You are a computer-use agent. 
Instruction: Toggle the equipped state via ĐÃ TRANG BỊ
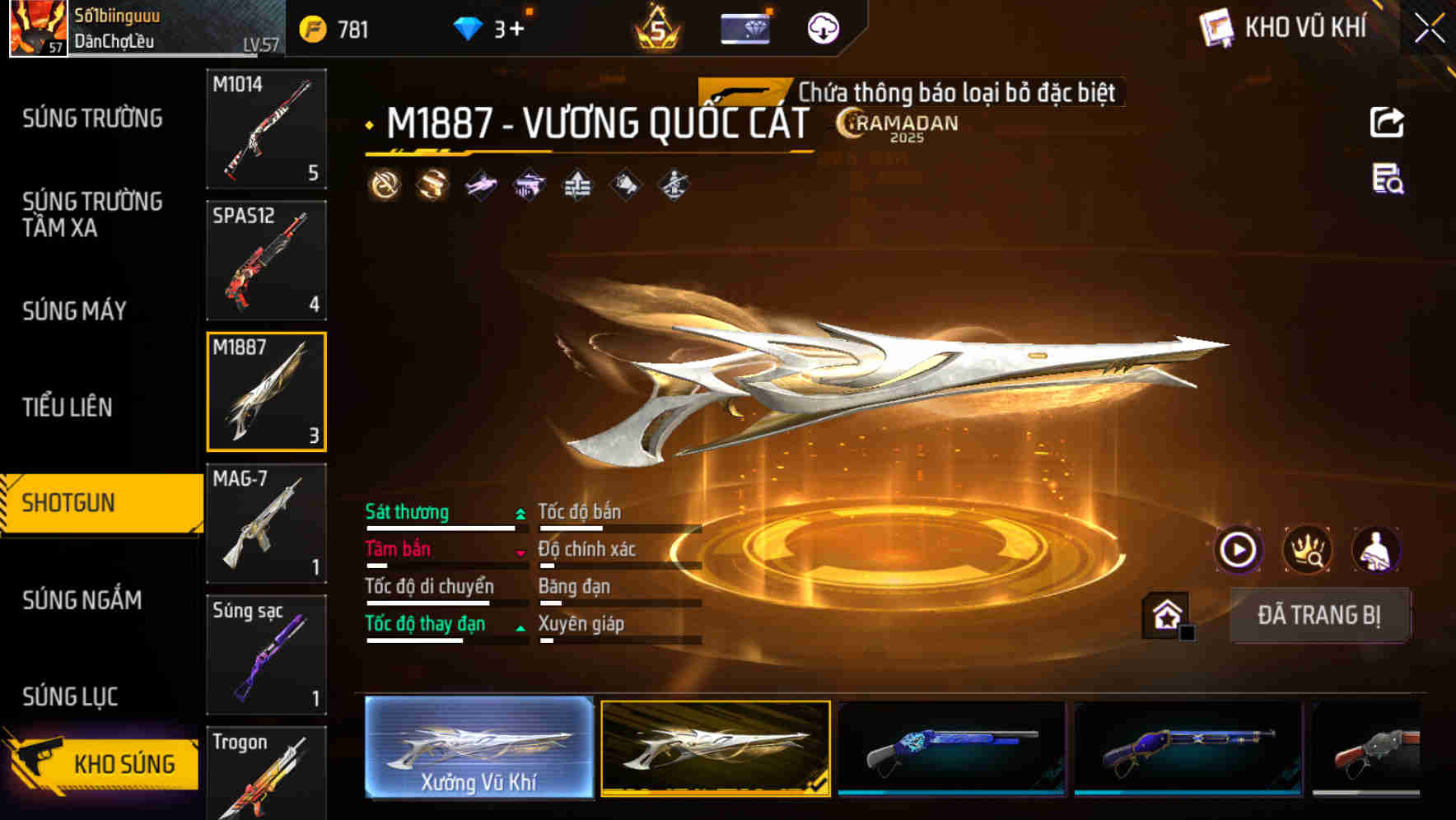pyautogui.click(x=1319, y=614)
